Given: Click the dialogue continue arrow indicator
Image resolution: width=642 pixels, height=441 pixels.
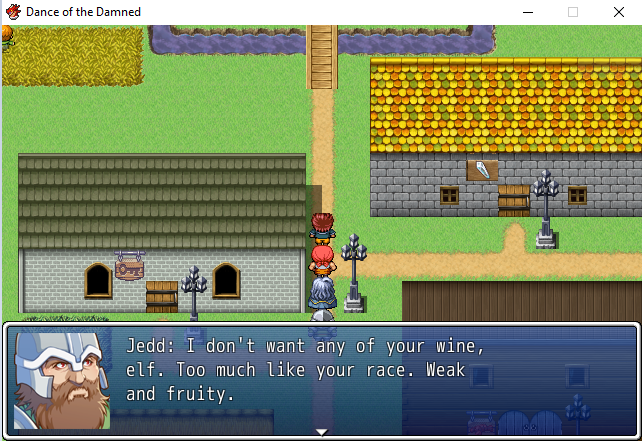Looking at the screenshot, I should tap(321, 432).
